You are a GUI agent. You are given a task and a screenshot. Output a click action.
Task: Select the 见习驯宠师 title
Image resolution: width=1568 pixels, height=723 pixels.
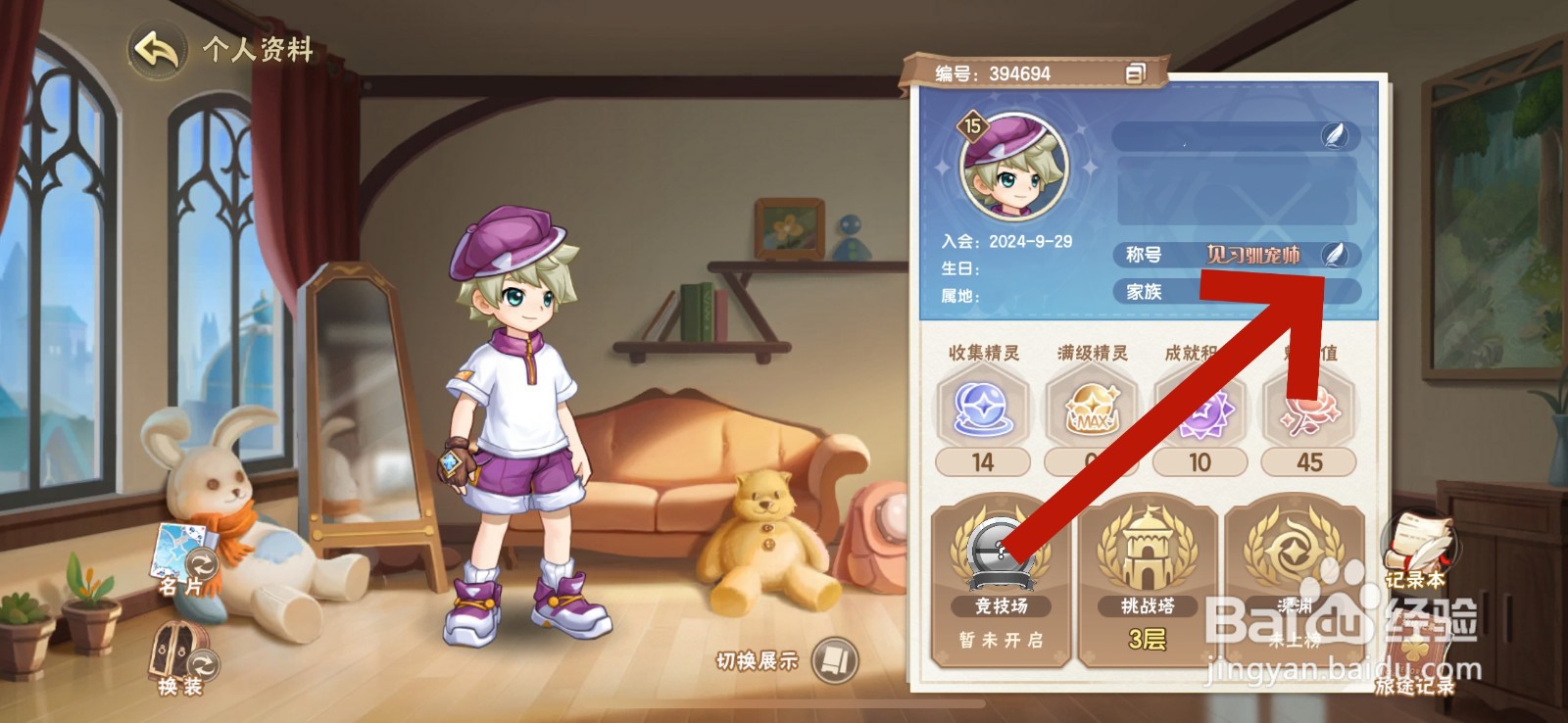(1254, 255)
